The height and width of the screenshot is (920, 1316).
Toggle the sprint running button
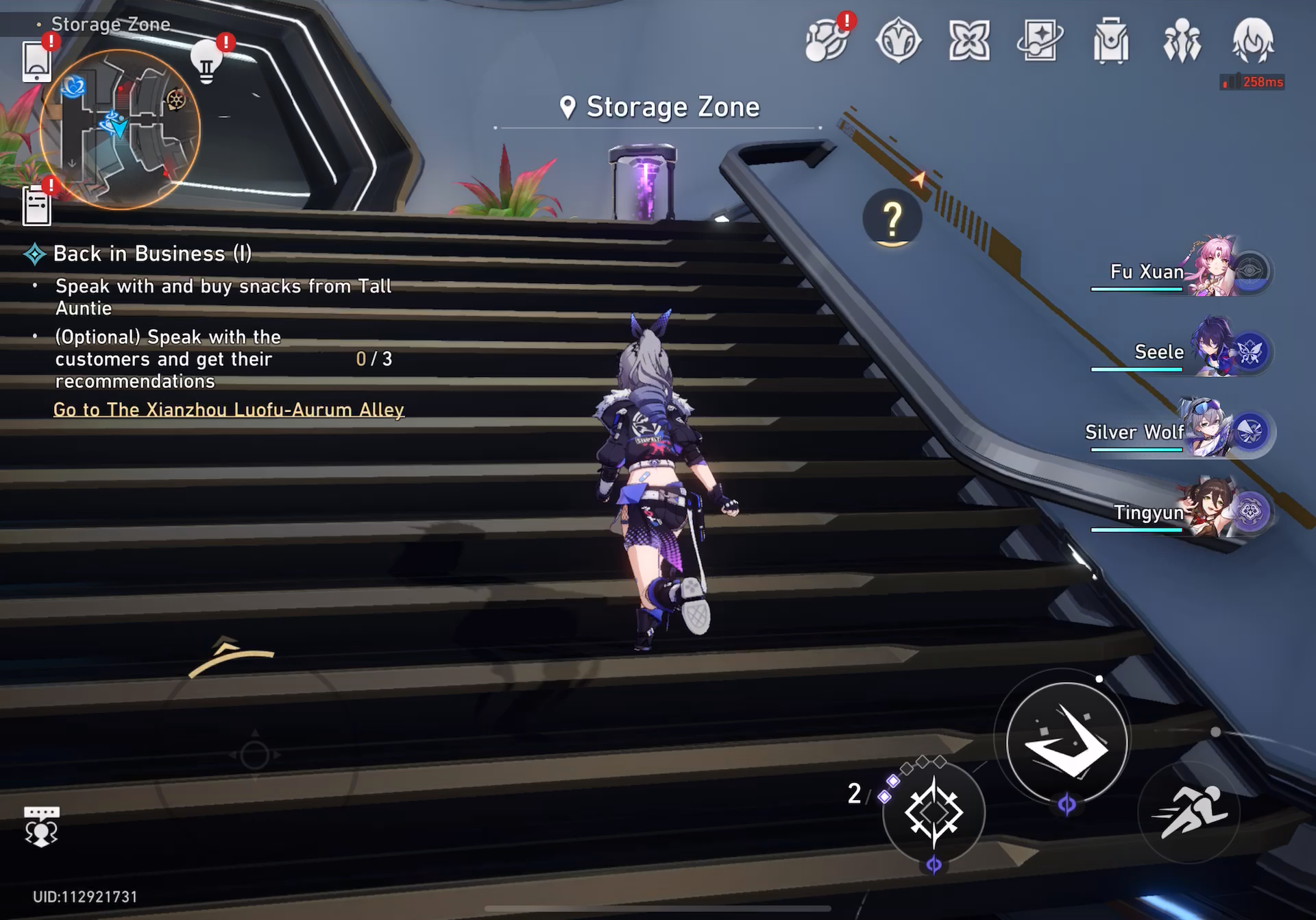pos(1189,813)
